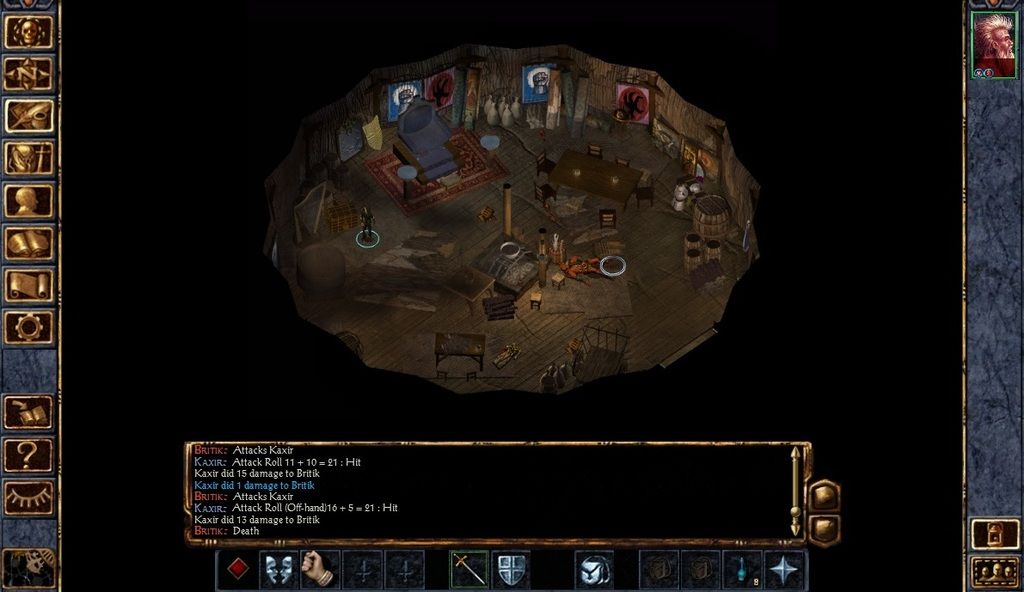Click the red diamond action button
Screen dimensions: 1024x592
click(x=238, y=569)
